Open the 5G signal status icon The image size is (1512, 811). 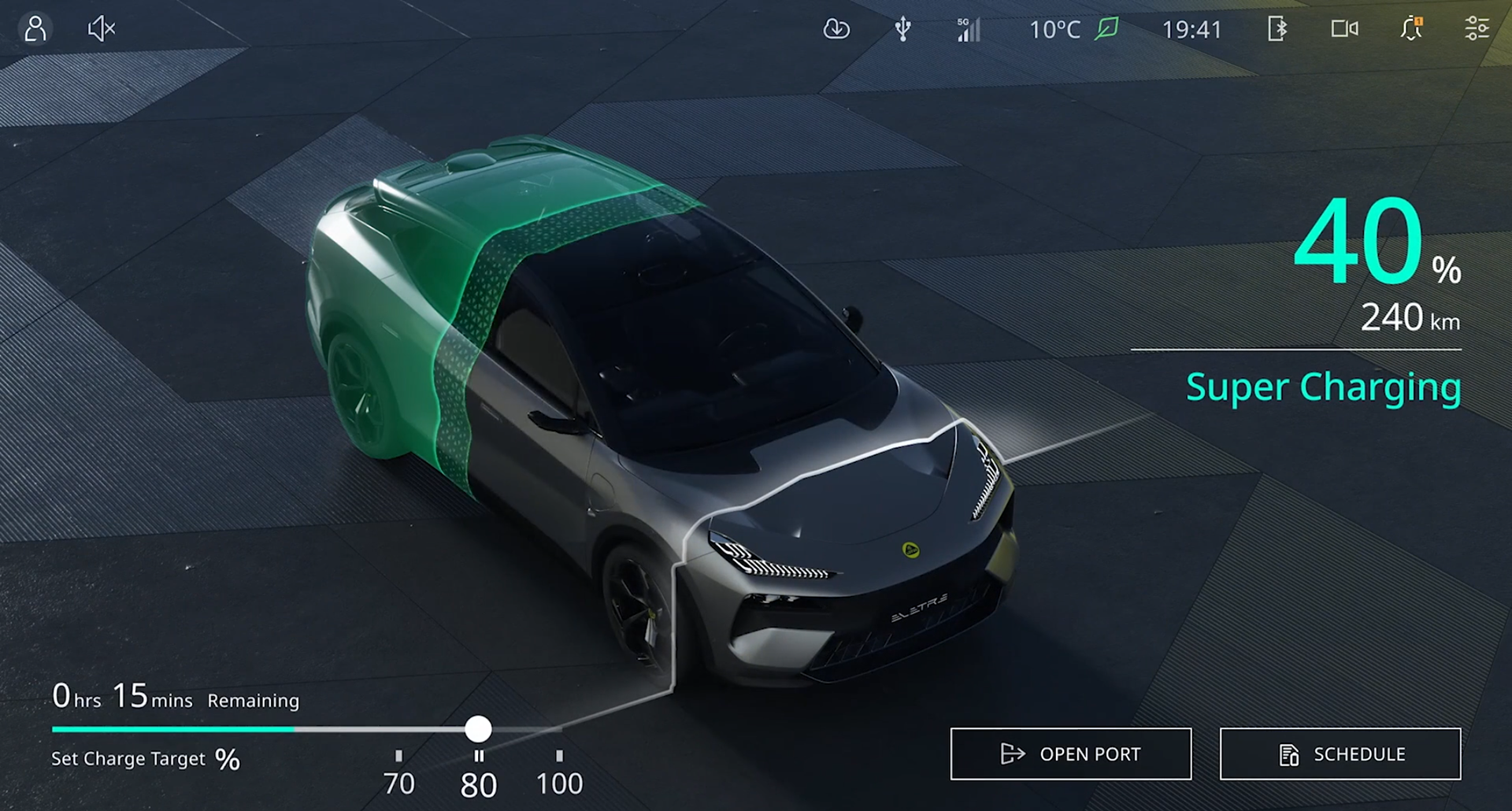tap(969, 29)
